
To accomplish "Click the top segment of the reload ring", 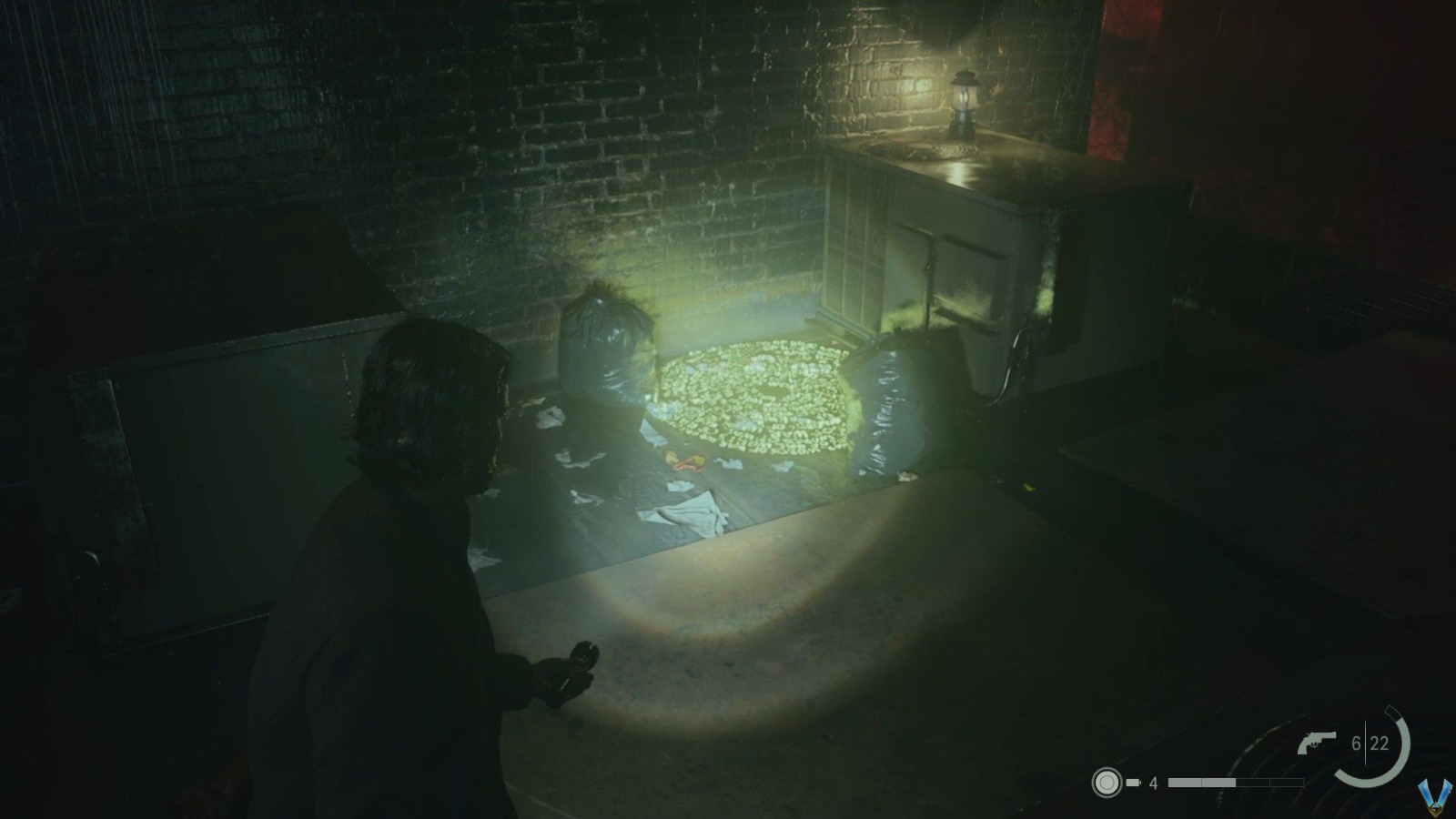I will click(x=1394, y=713).
